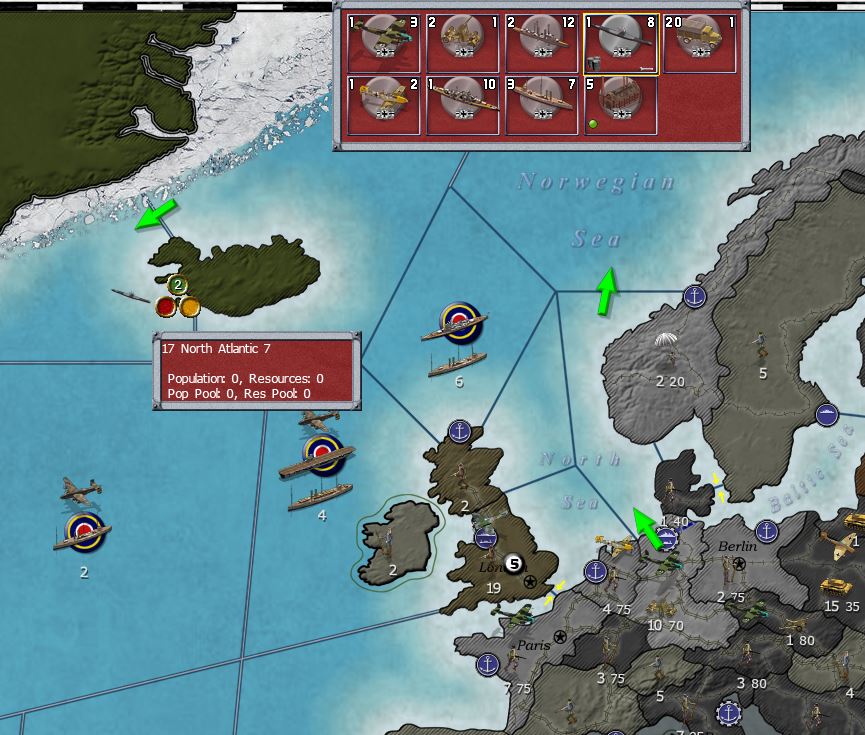Activate the green arrow in the North Sea
Image resolution: width=865 pixels, height=735 pixels.
click(x=647, y=528)
